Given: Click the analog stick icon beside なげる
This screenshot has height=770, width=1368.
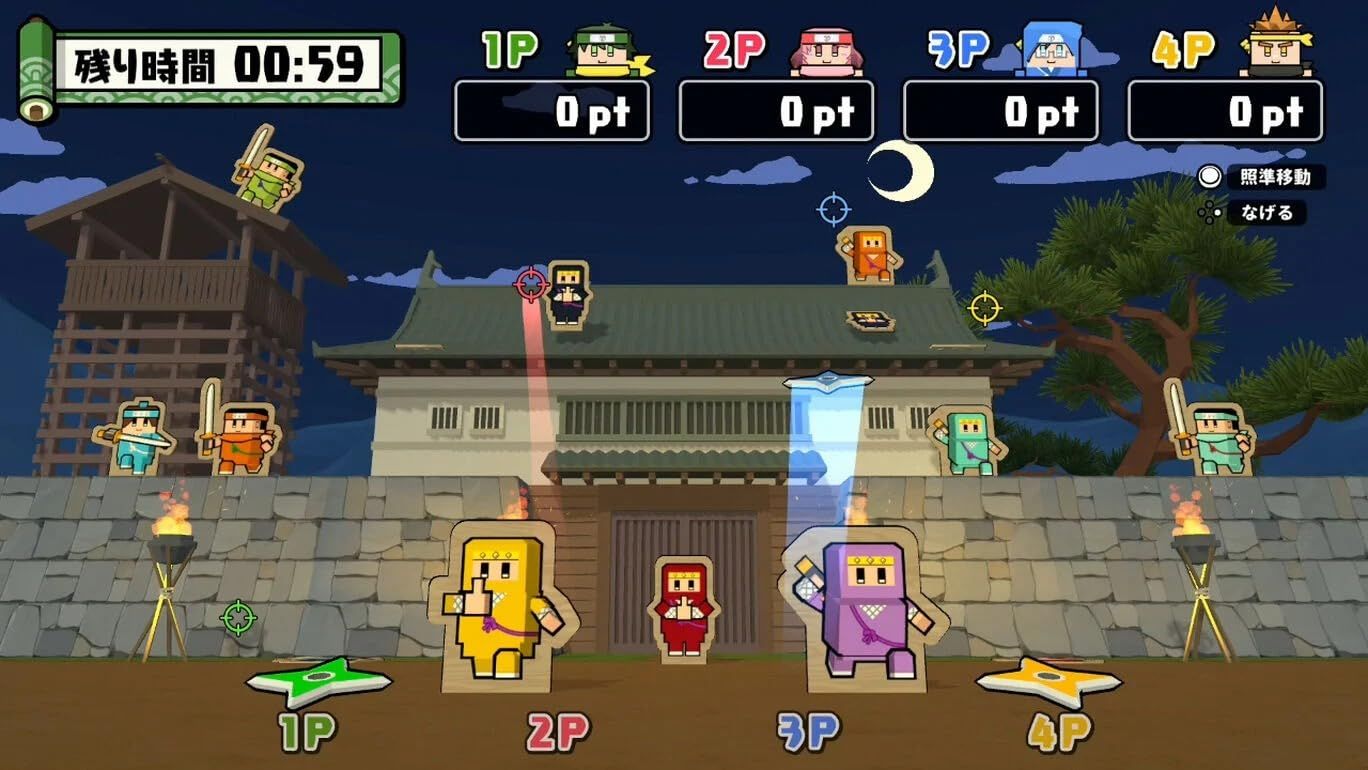Looking at the screenshot, I should click(x=1211, y=213).
